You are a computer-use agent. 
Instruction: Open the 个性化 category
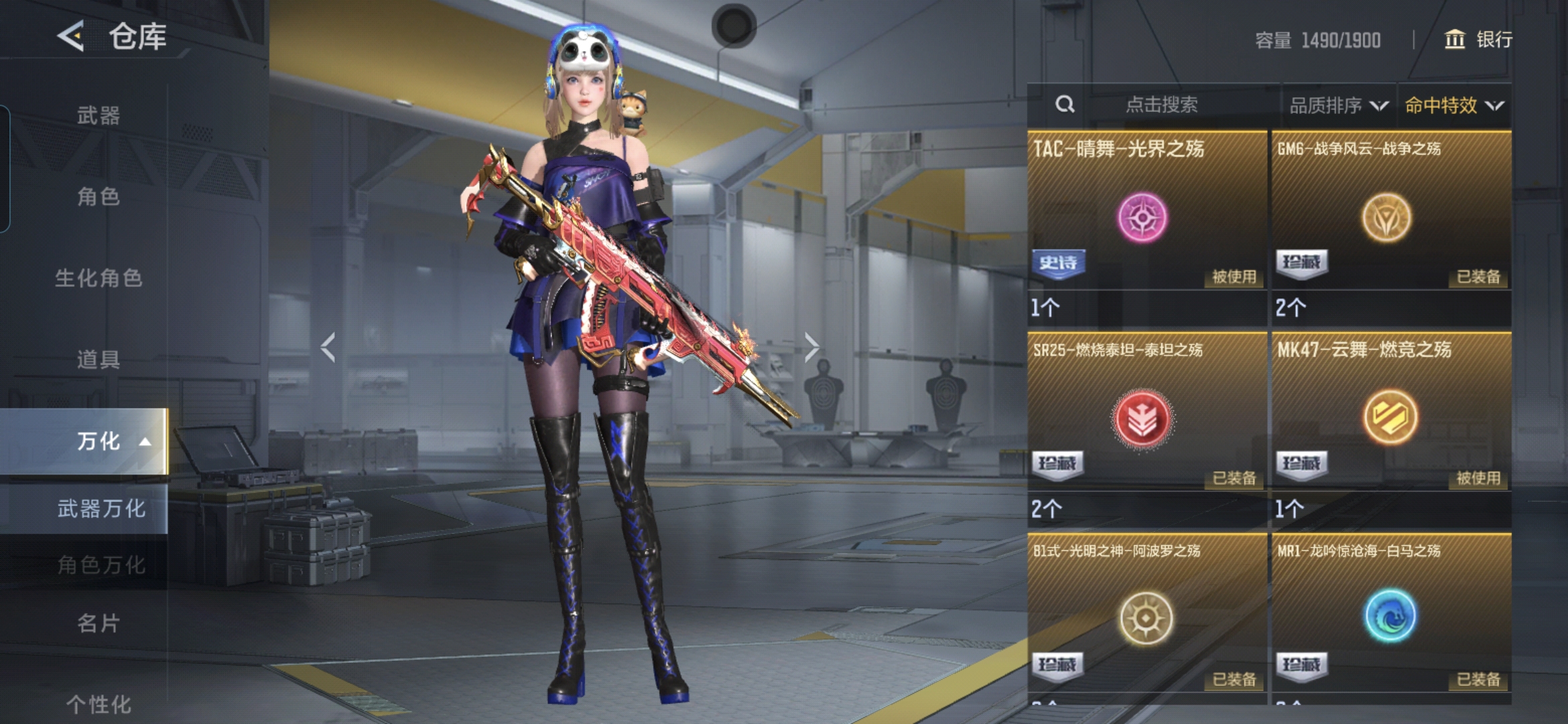99,703
